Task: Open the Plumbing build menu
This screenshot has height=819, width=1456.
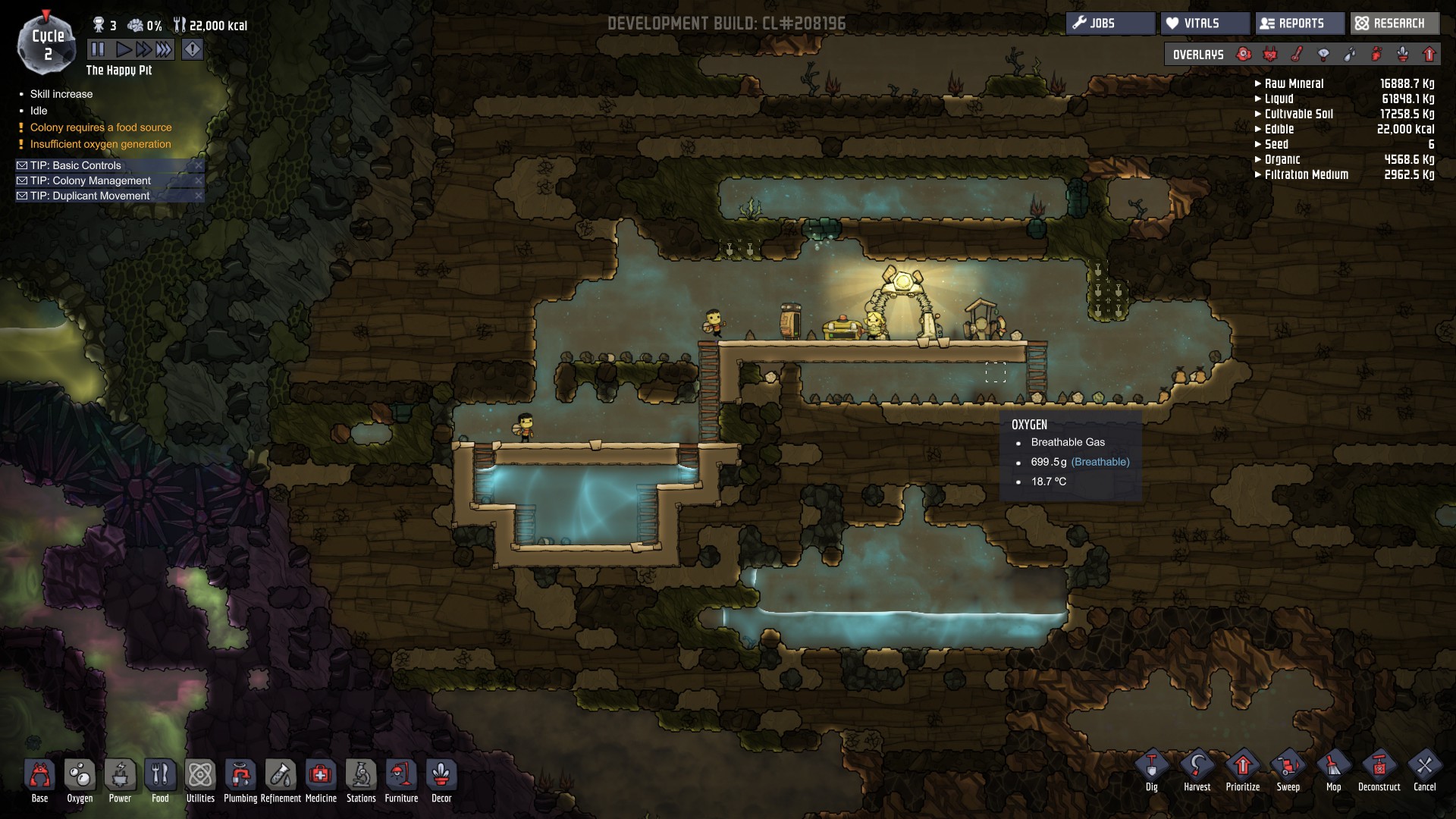Action: pyautogui.click(x=240, y=780)
